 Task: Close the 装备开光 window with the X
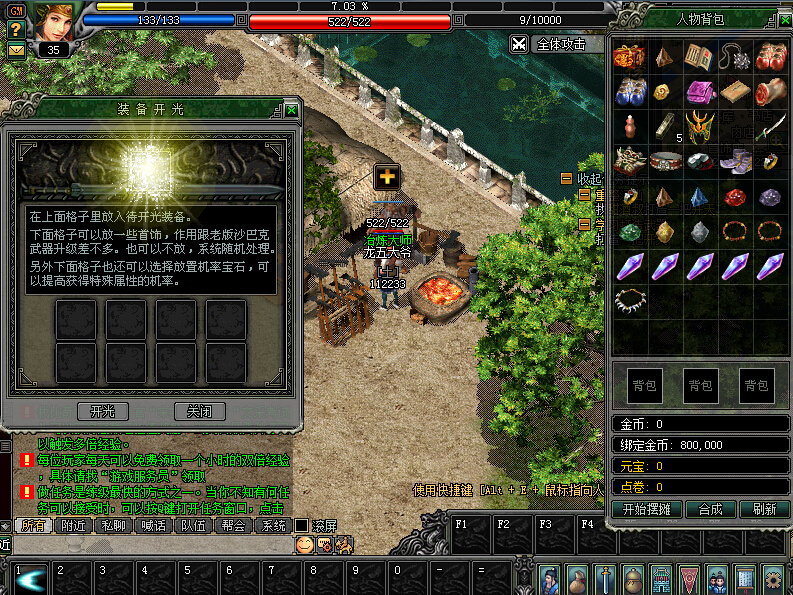click(x=291, y=110)
